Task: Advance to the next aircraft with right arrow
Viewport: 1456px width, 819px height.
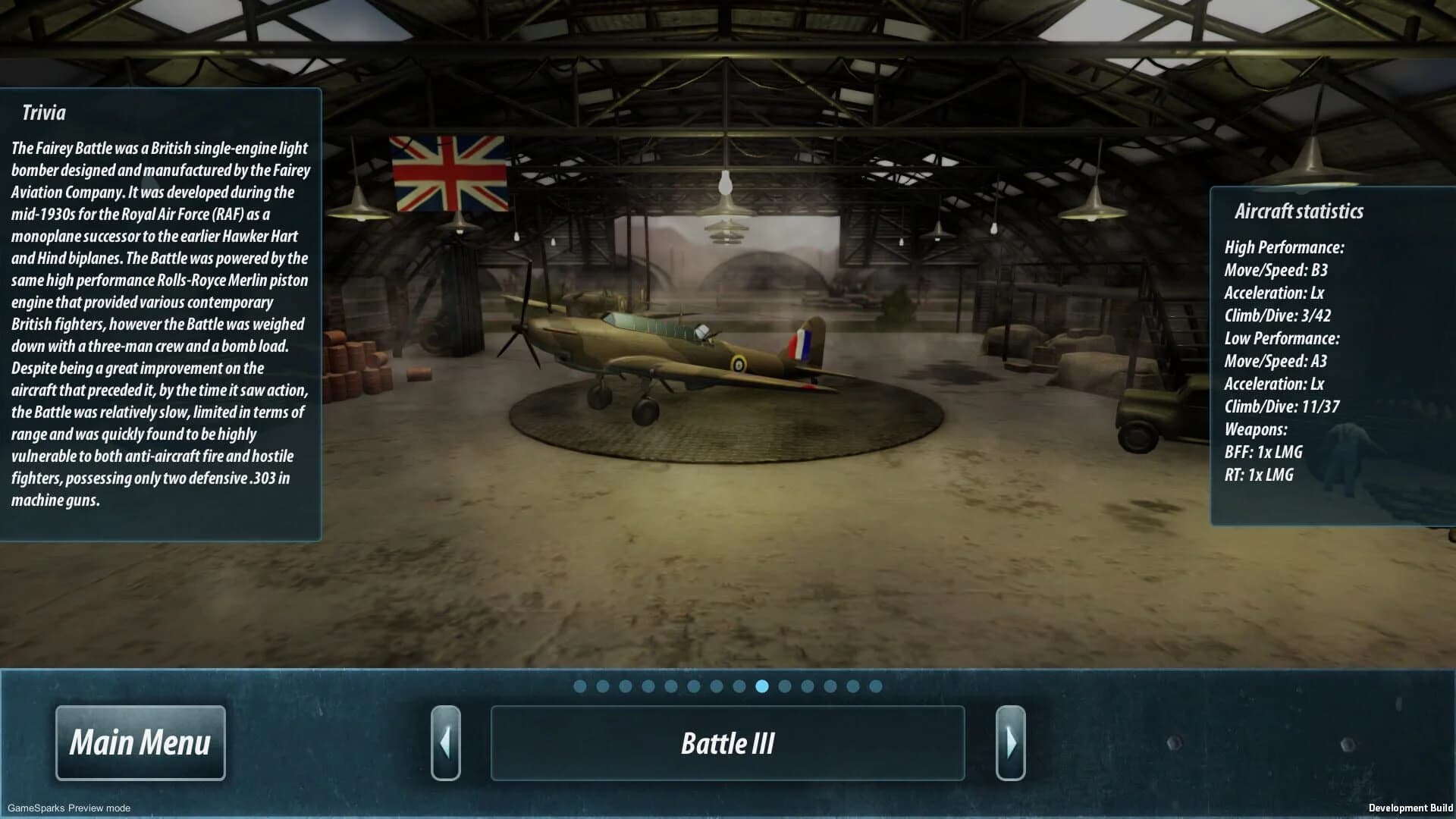Action: 1010,742
